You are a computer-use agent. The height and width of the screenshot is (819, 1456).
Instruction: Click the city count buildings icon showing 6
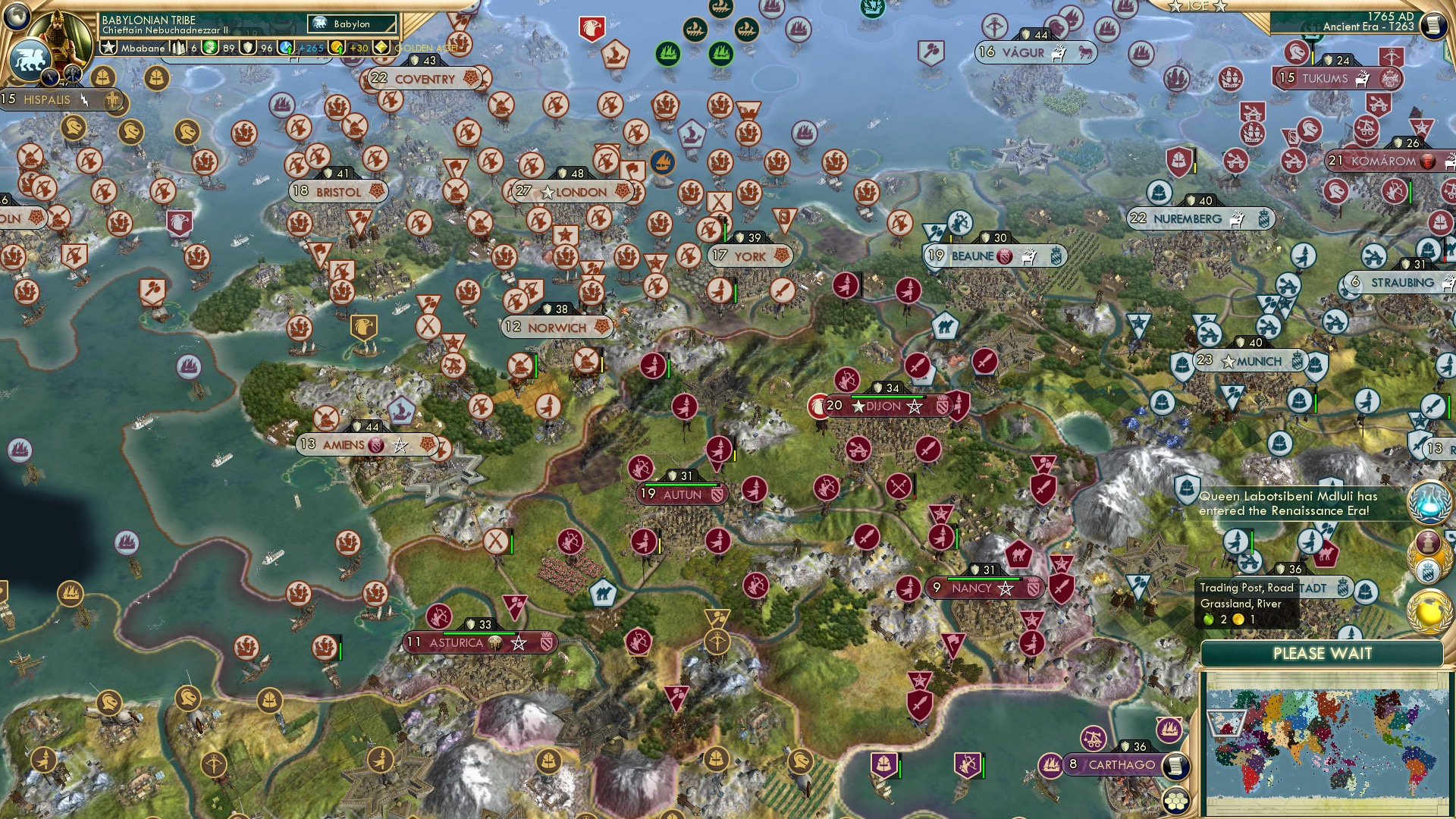tap(177, 47)
